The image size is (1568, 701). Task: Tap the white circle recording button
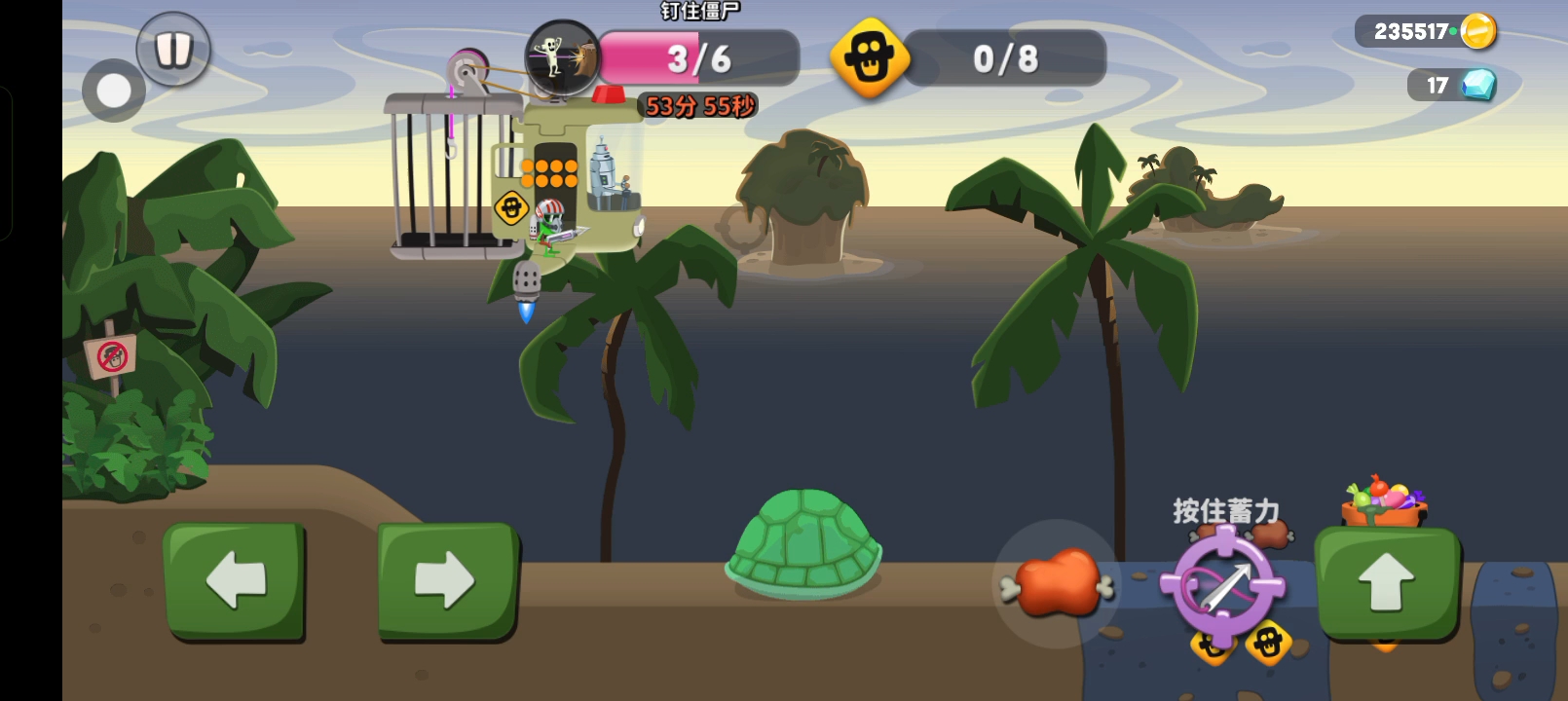click(114, 92)
